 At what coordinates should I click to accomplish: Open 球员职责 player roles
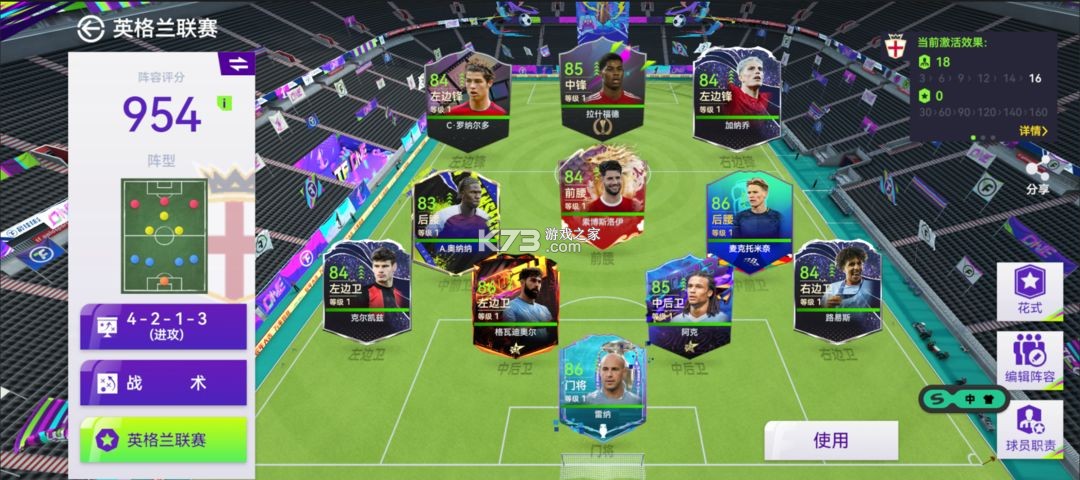1029,428
